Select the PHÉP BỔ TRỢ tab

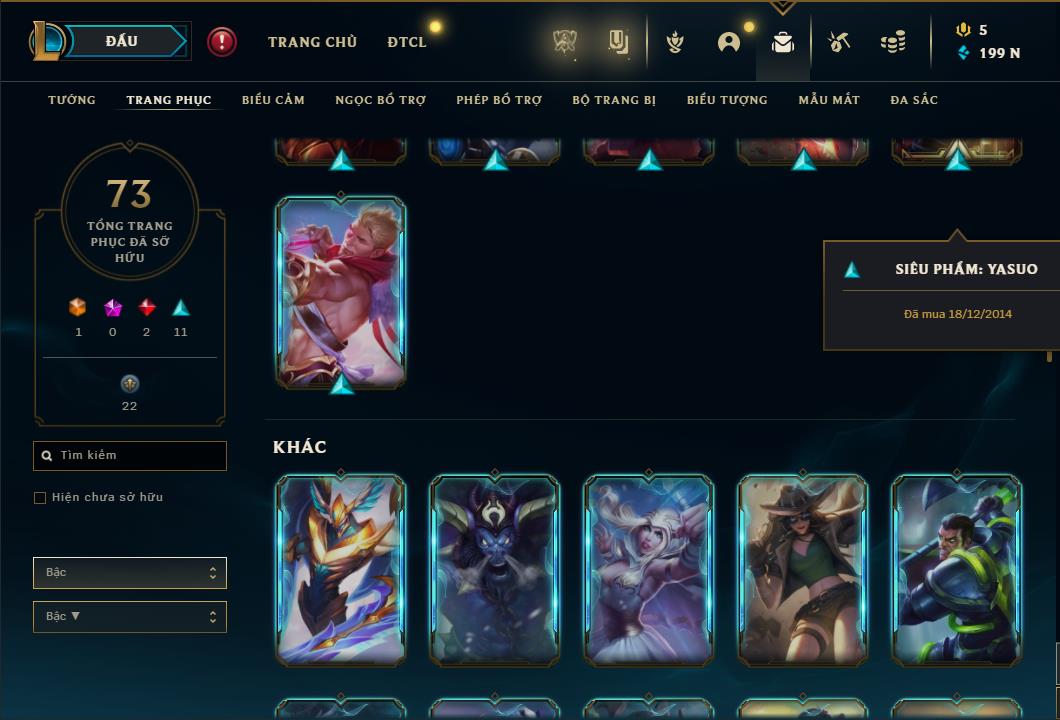tap(499, 100)
